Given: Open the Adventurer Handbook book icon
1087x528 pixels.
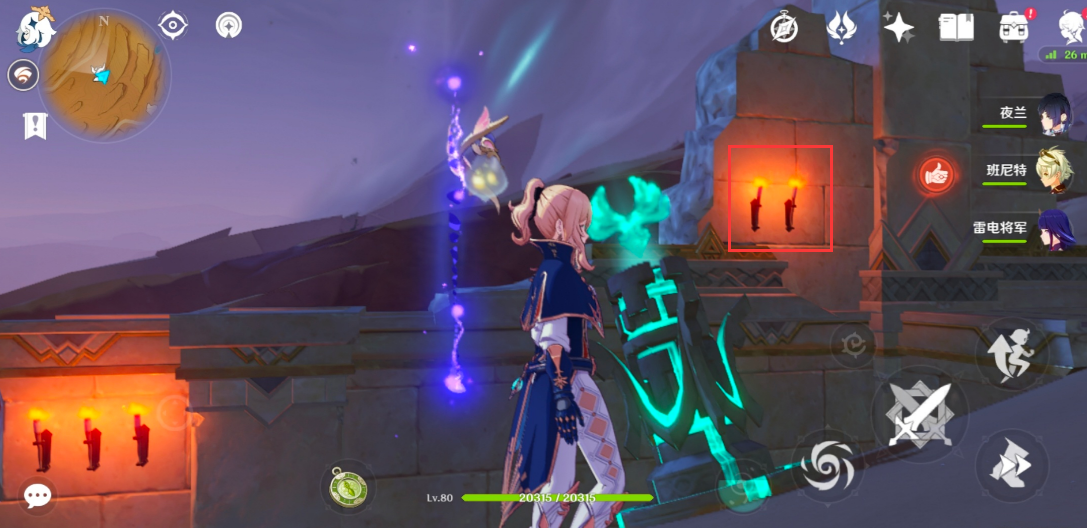Looking at the screenshot, I should pos(956,28).
